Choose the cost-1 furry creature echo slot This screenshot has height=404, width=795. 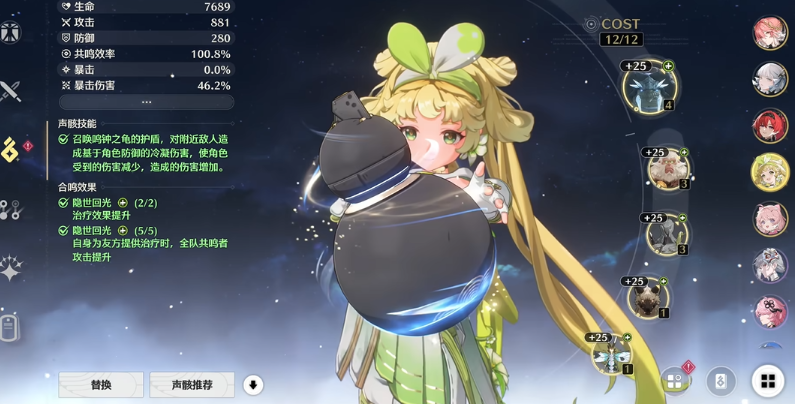pos(648,297)
